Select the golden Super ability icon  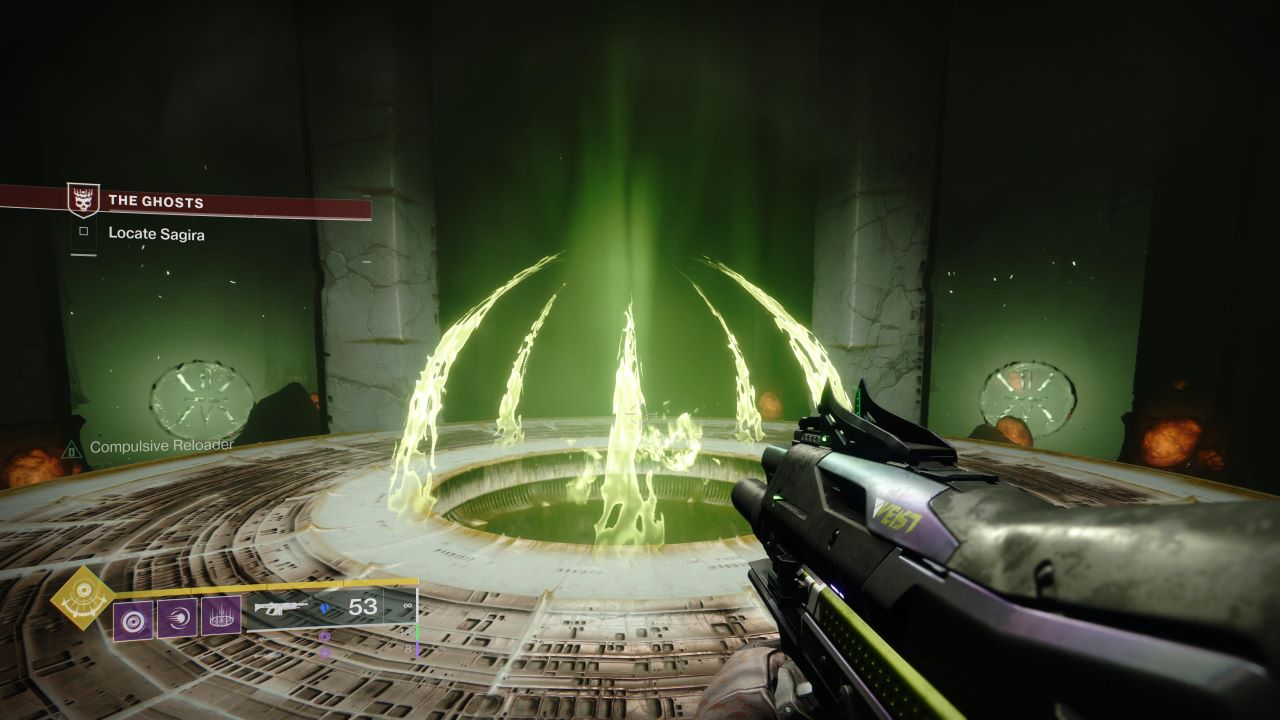(79, 601)
